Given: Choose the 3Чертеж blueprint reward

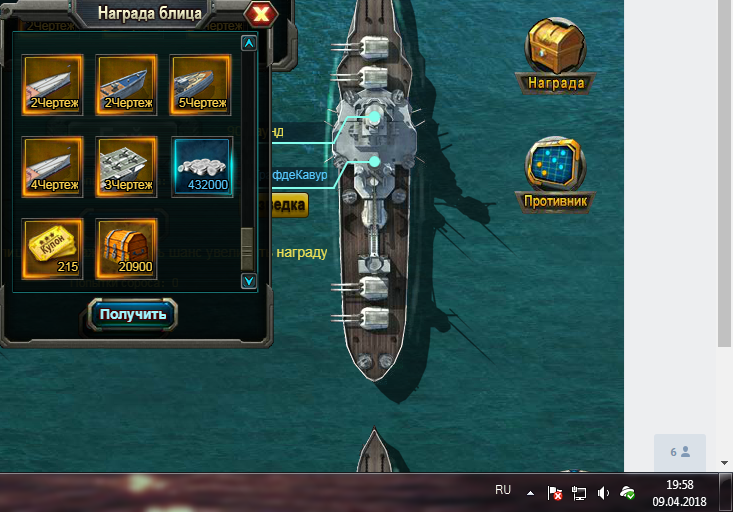Looking at the screenshot, I should pyautogui.click(x=127, y=166).
